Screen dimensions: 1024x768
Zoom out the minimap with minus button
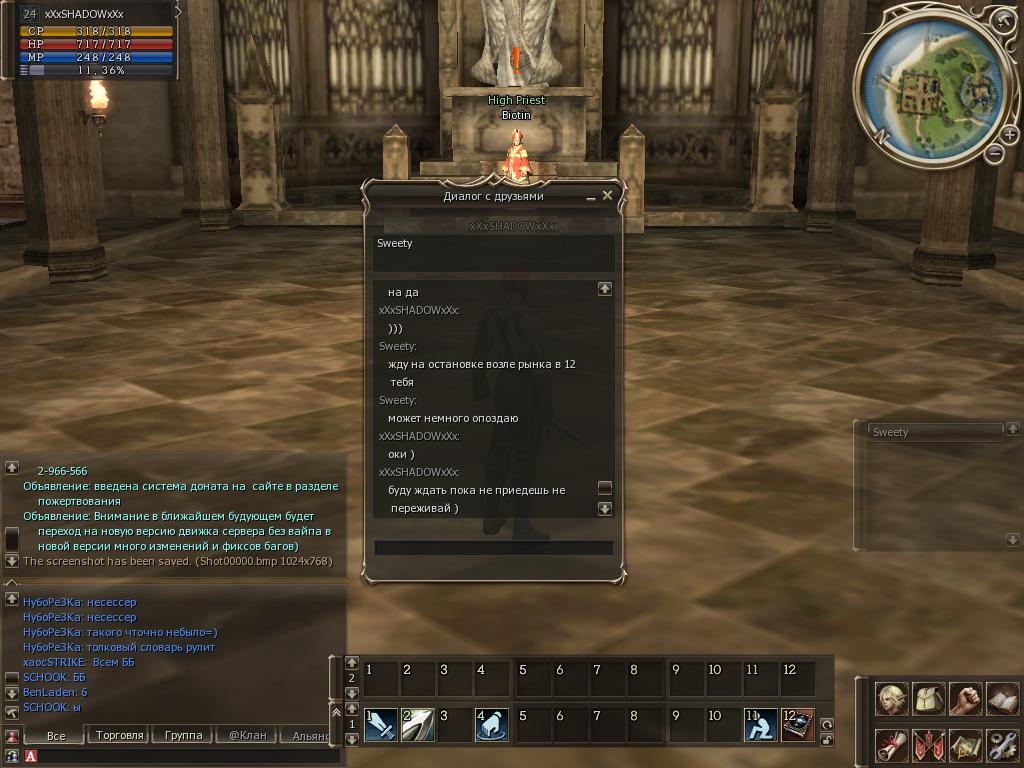pos(994,153)
